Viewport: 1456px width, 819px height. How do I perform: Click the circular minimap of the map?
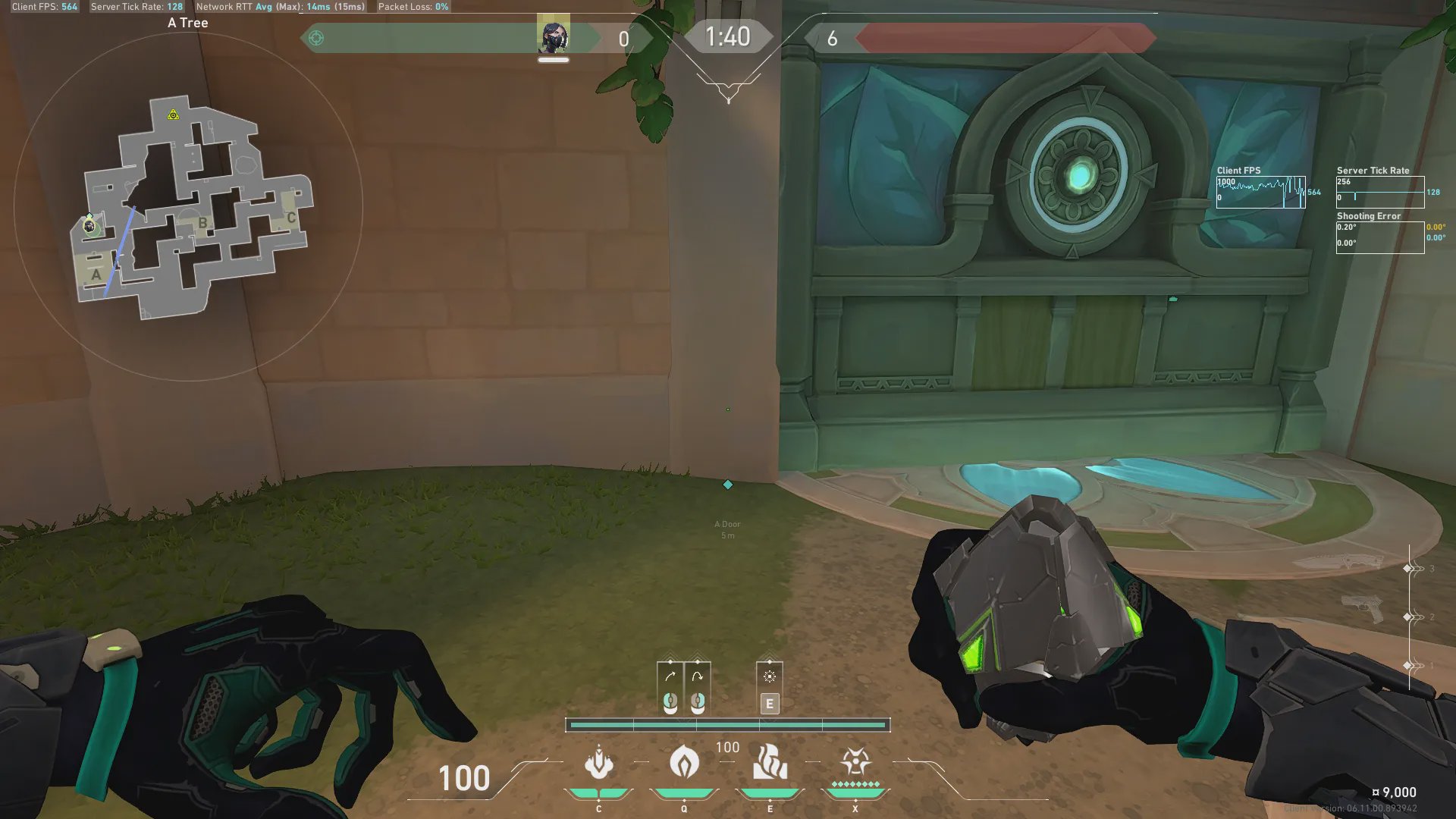click(188, 206)
